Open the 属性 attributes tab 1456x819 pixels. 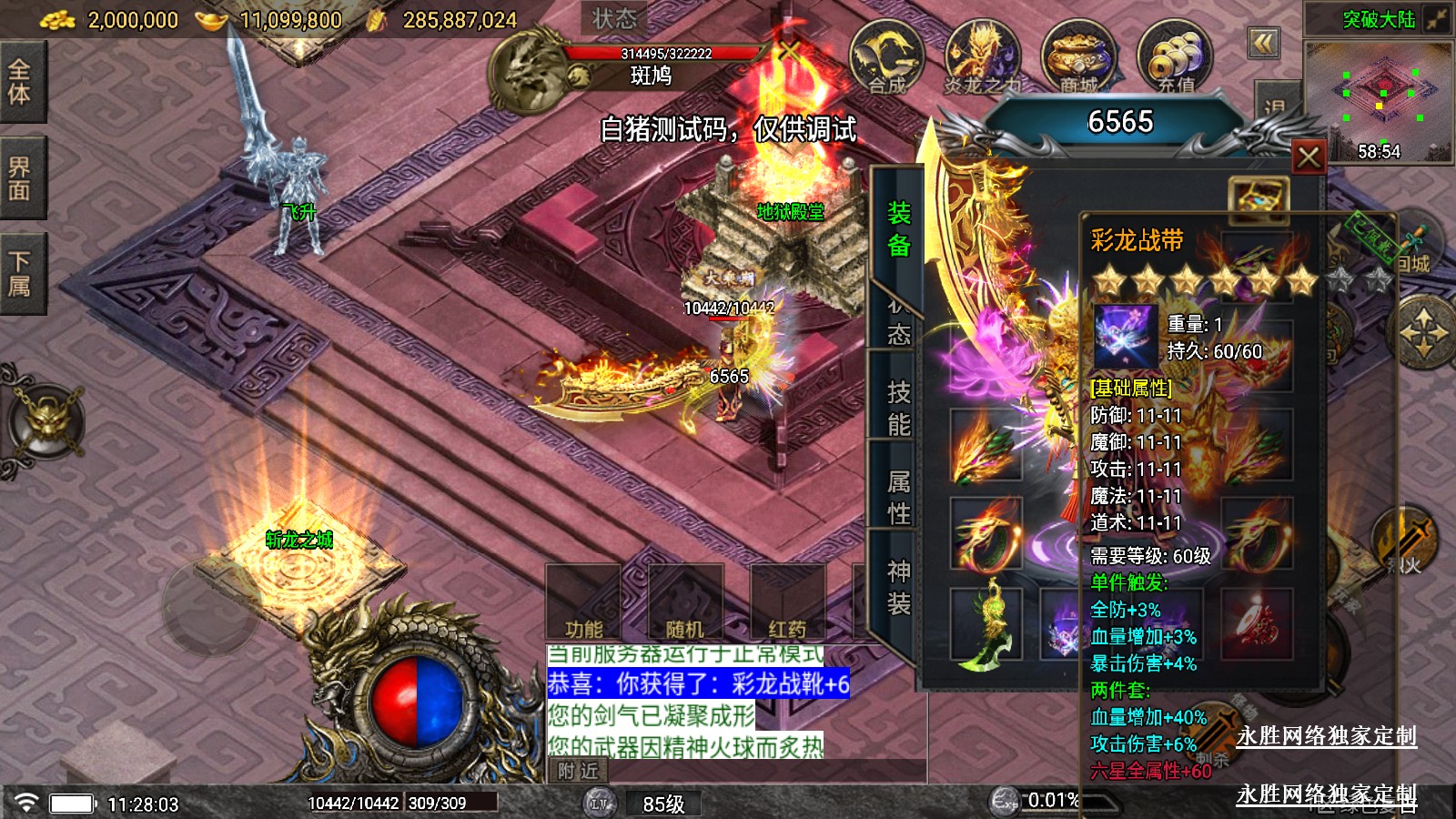[x=898, y=497]
